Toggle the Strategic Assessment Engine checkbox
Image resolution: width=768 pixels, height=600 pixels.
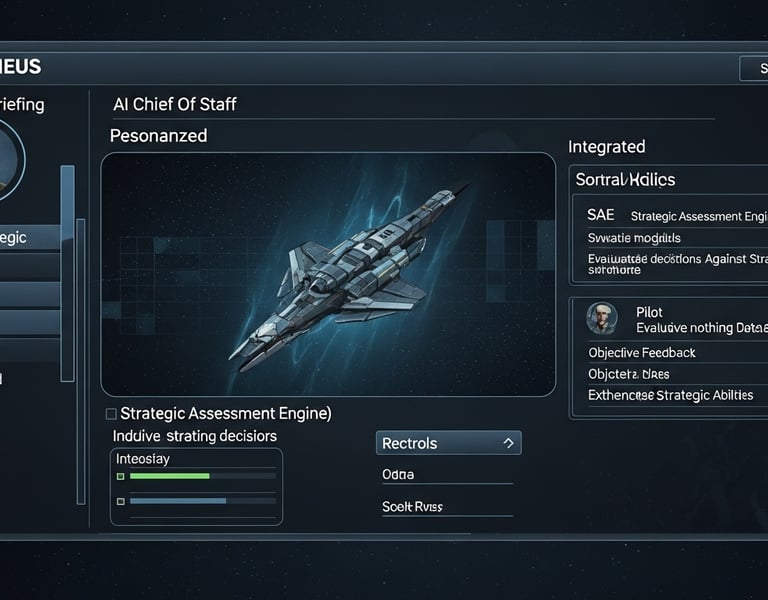click(x=111, y=413)
